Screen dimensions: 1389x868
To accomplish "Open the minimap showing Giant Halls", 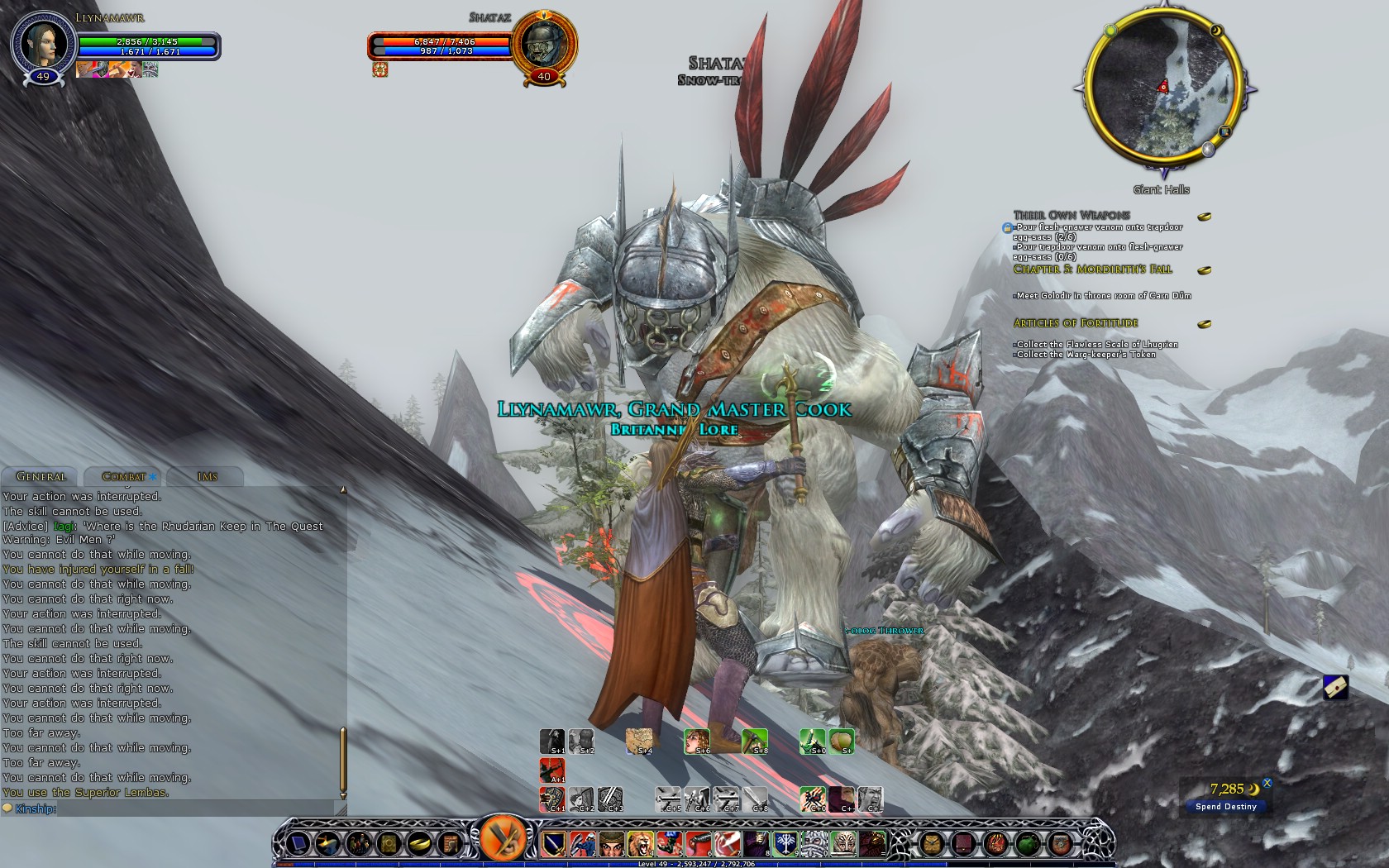I will point(1163,87).
